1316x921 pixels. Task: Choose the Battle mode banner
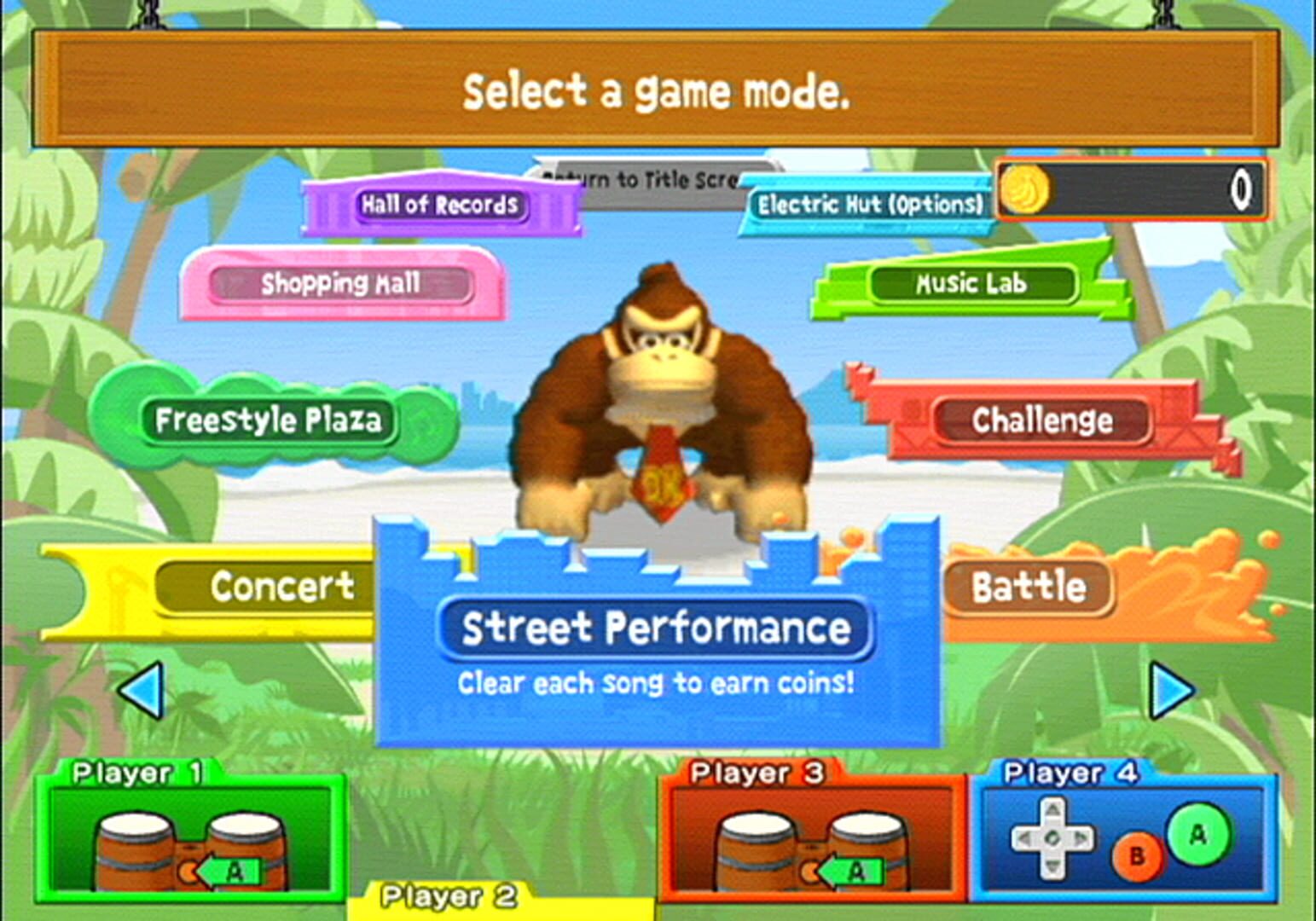click(1028, 587)
